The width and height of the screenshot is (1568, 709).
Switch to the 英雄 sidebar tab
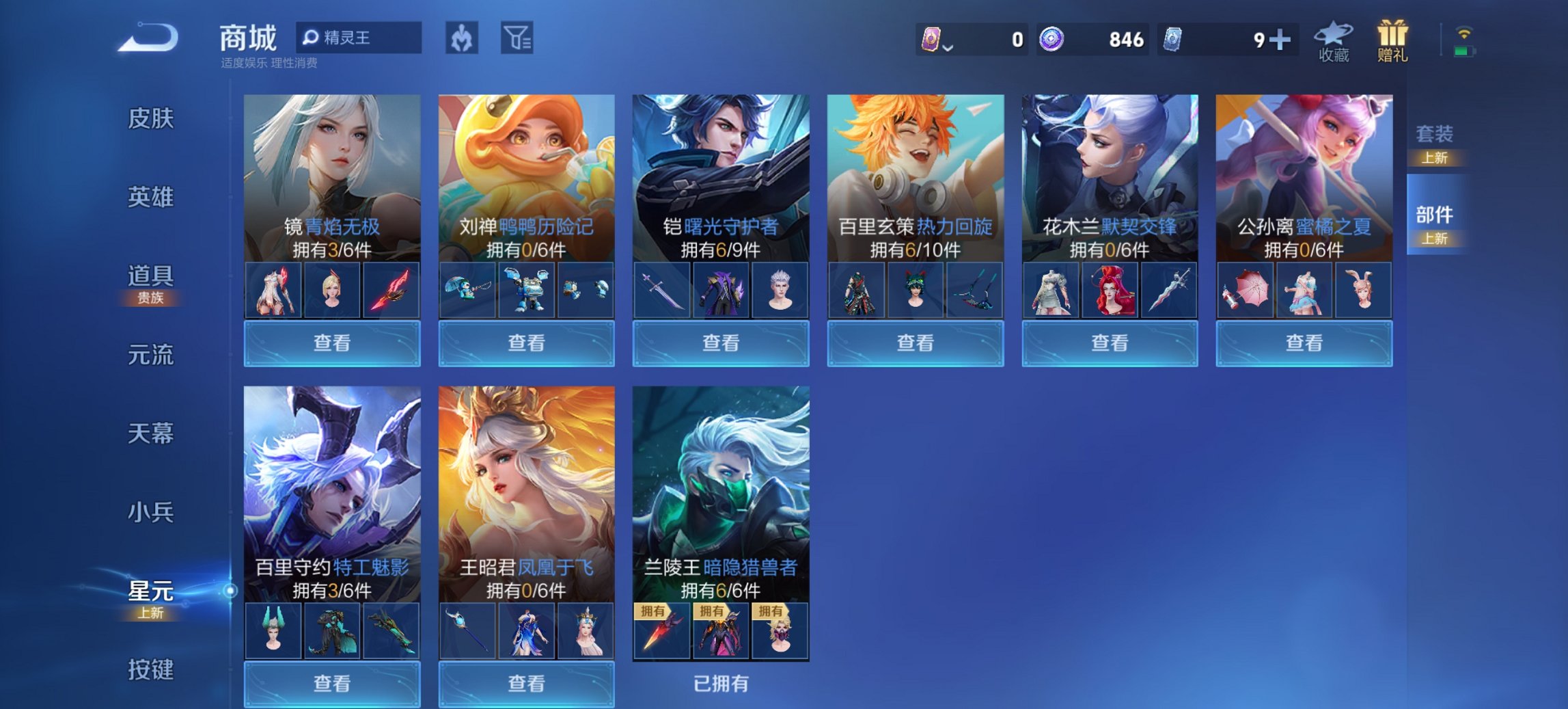(x=152, y=197)
